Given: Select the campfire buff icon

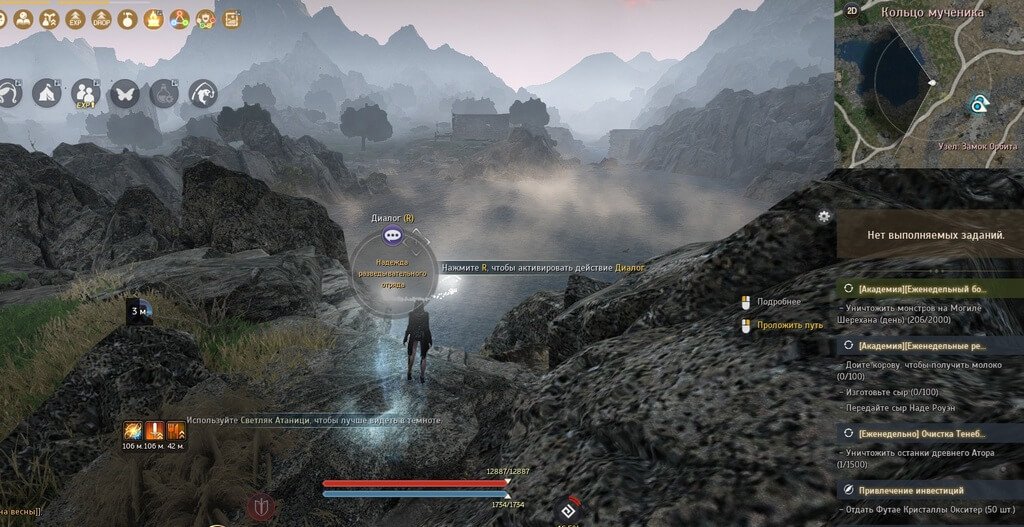Looking at the screenshot, I should coord(154,18).
